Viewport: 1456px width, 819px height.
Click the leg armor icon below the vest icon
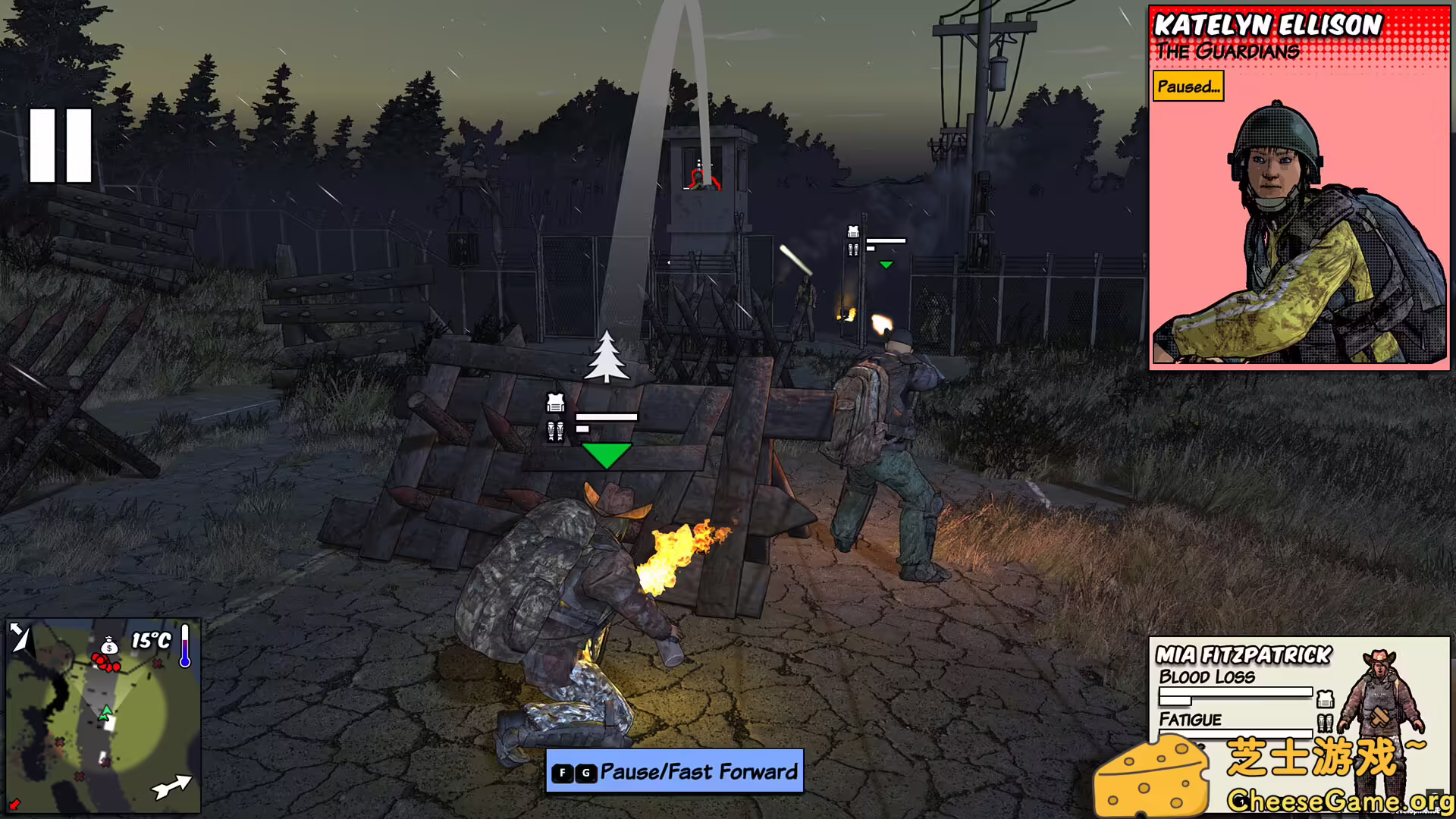[554, 431]
